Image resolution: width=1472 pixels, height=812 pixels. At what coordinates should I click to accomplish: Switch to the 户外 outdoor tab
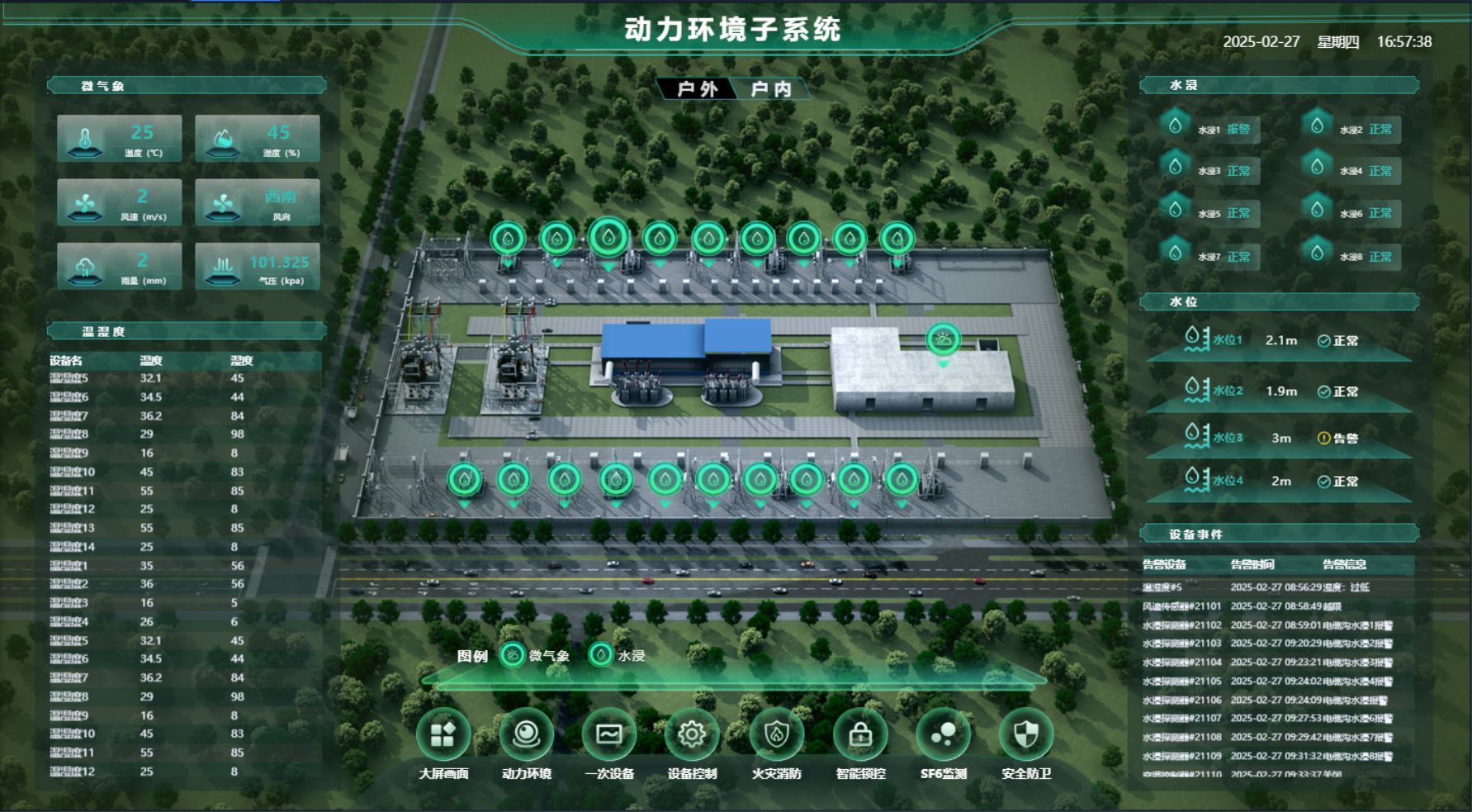pyautogui.click(x=698, y=89)
